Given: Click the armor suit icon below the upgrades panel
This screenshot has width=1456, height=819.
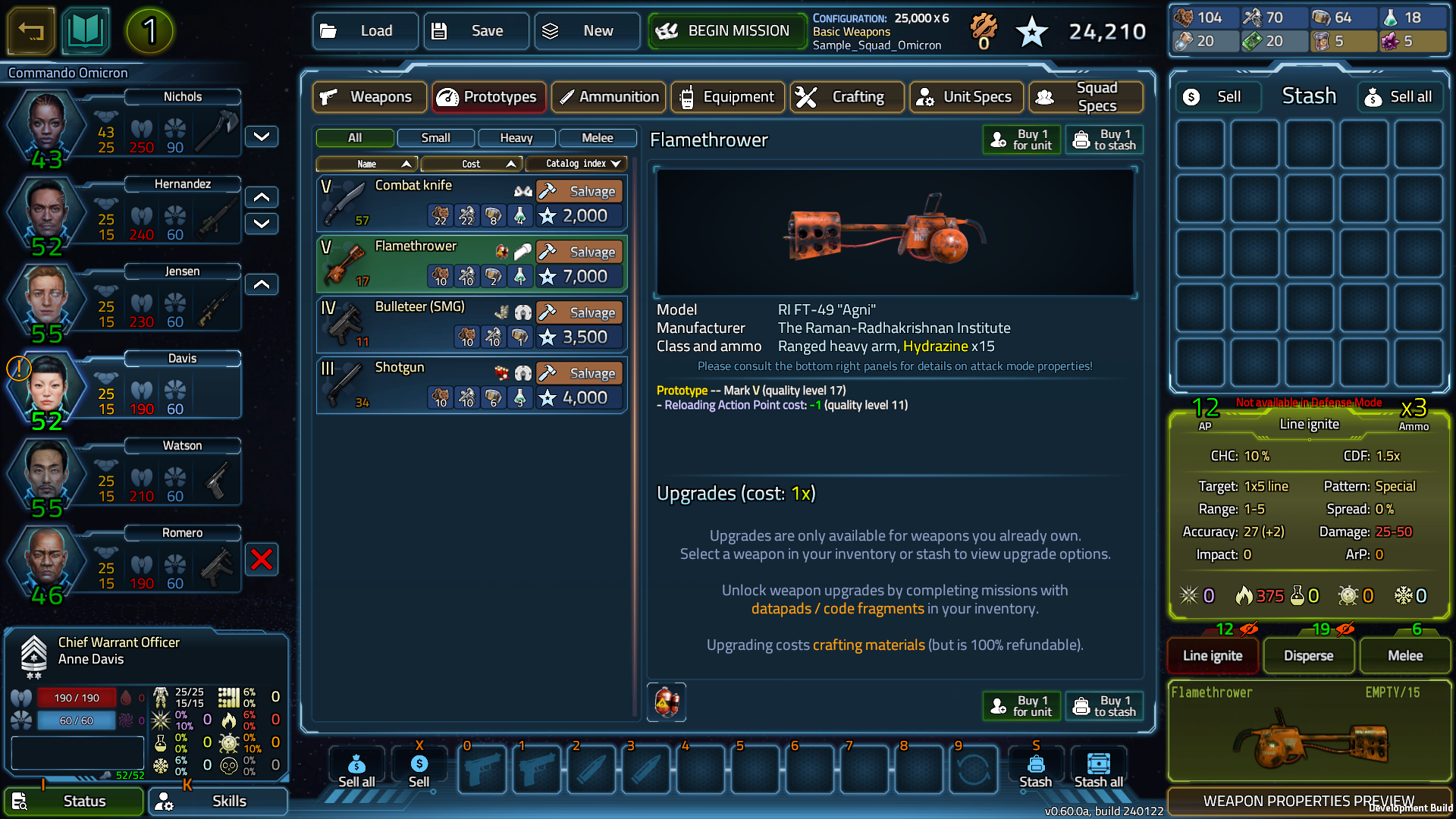Looking at the screenshot, I should click(666, 702).
